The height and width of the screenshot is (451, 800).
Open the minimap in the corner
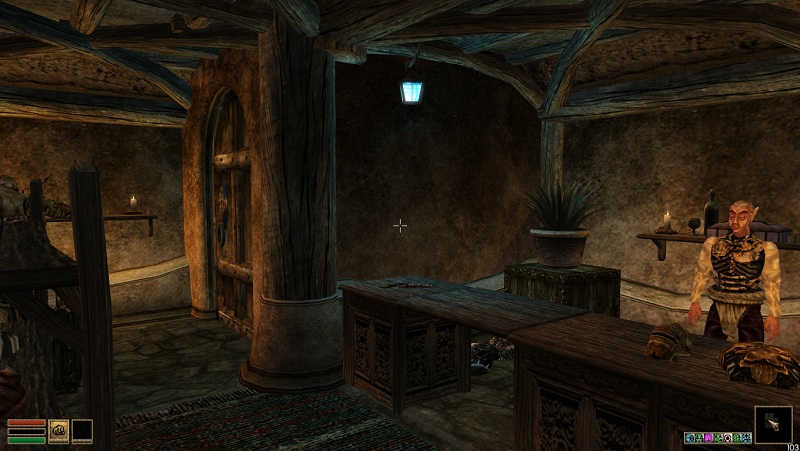pos(773,425)
